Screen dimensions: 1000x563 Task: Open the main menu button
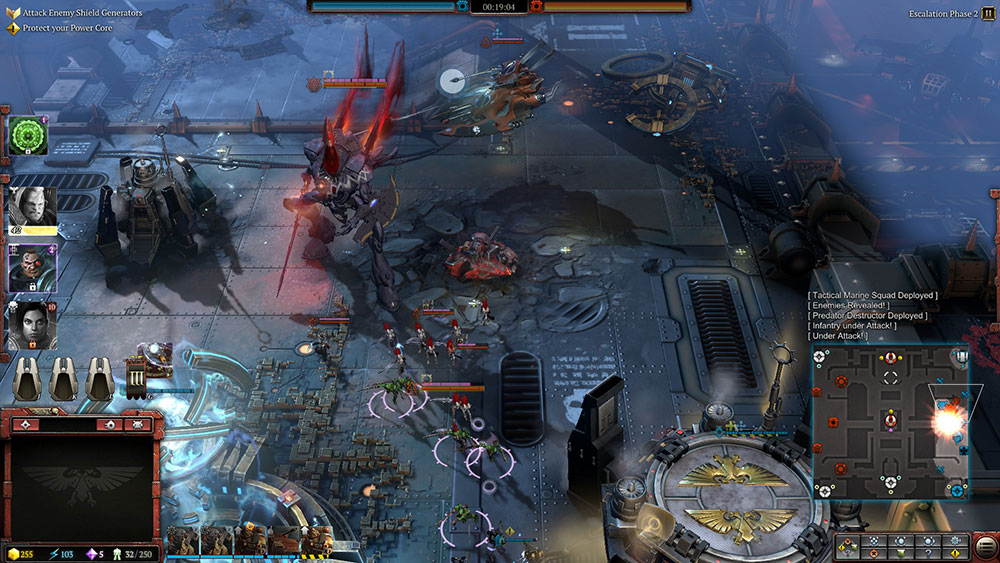click(x=983, y=547)
